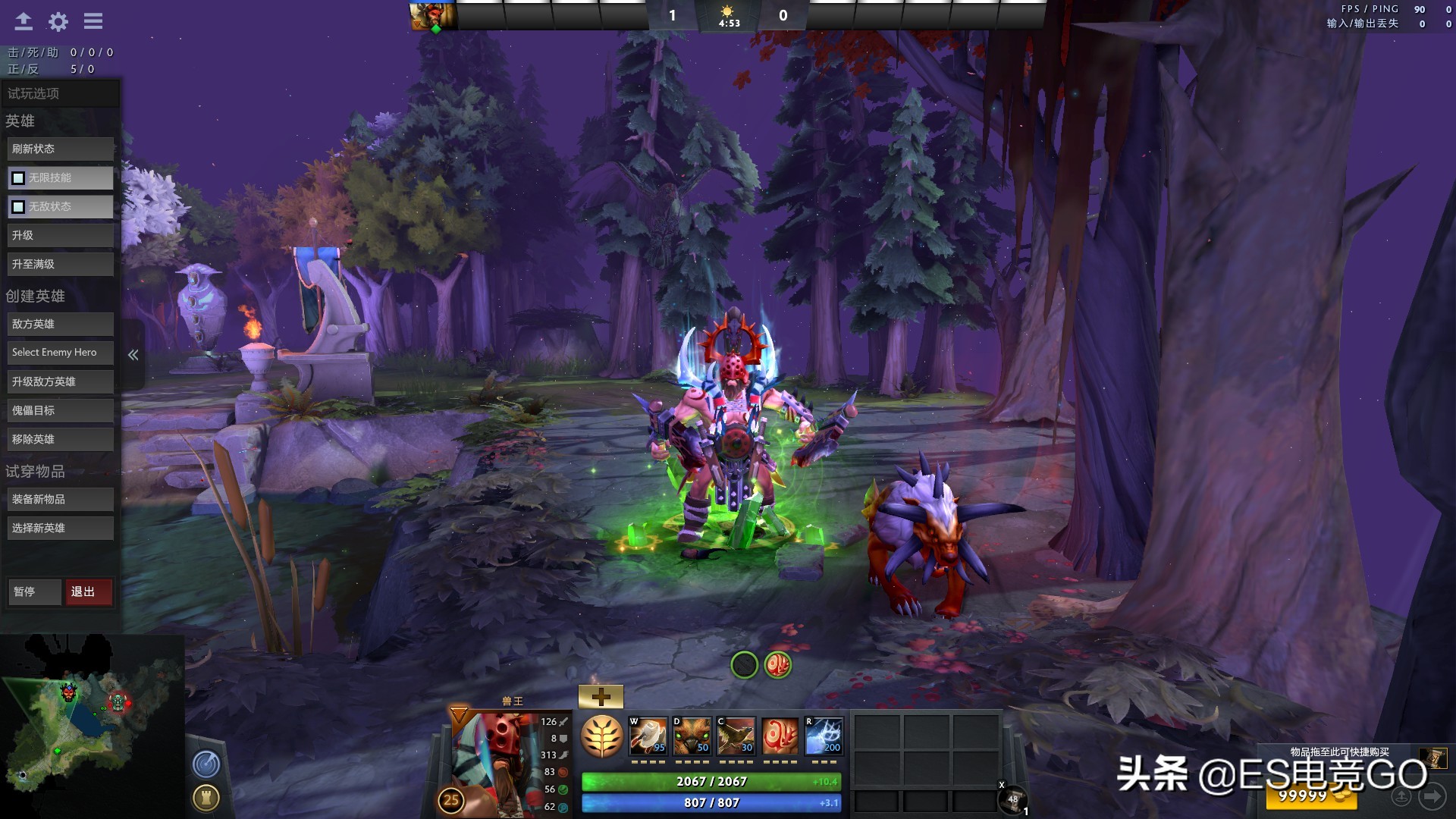
Task: Cast the Primal Roar ultimate icon (R)
Action: pyautogui.click(x=824, y=736)
